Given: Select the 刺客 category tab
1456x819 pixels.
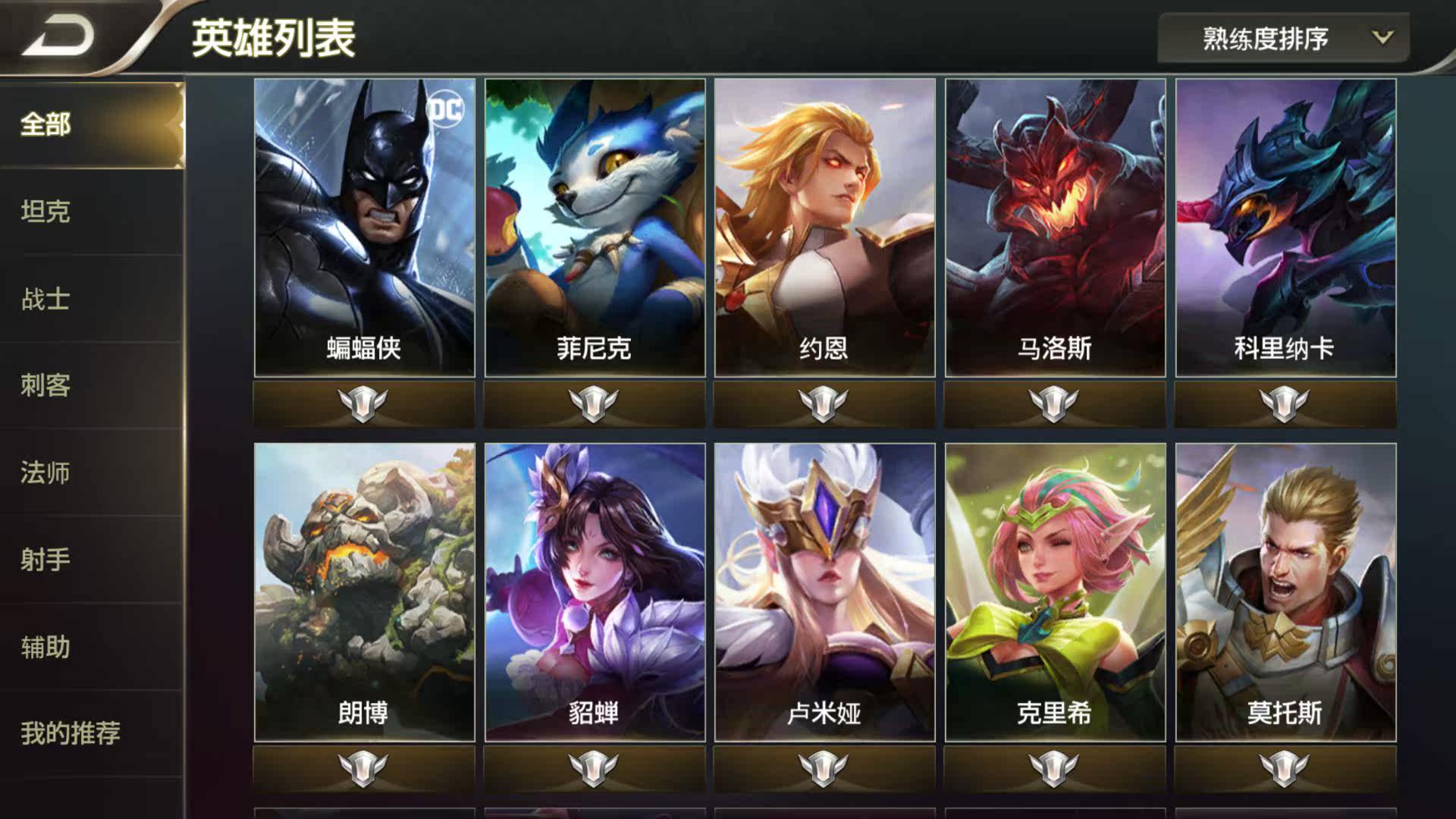Looking at the screenshot, I should 46,385.
